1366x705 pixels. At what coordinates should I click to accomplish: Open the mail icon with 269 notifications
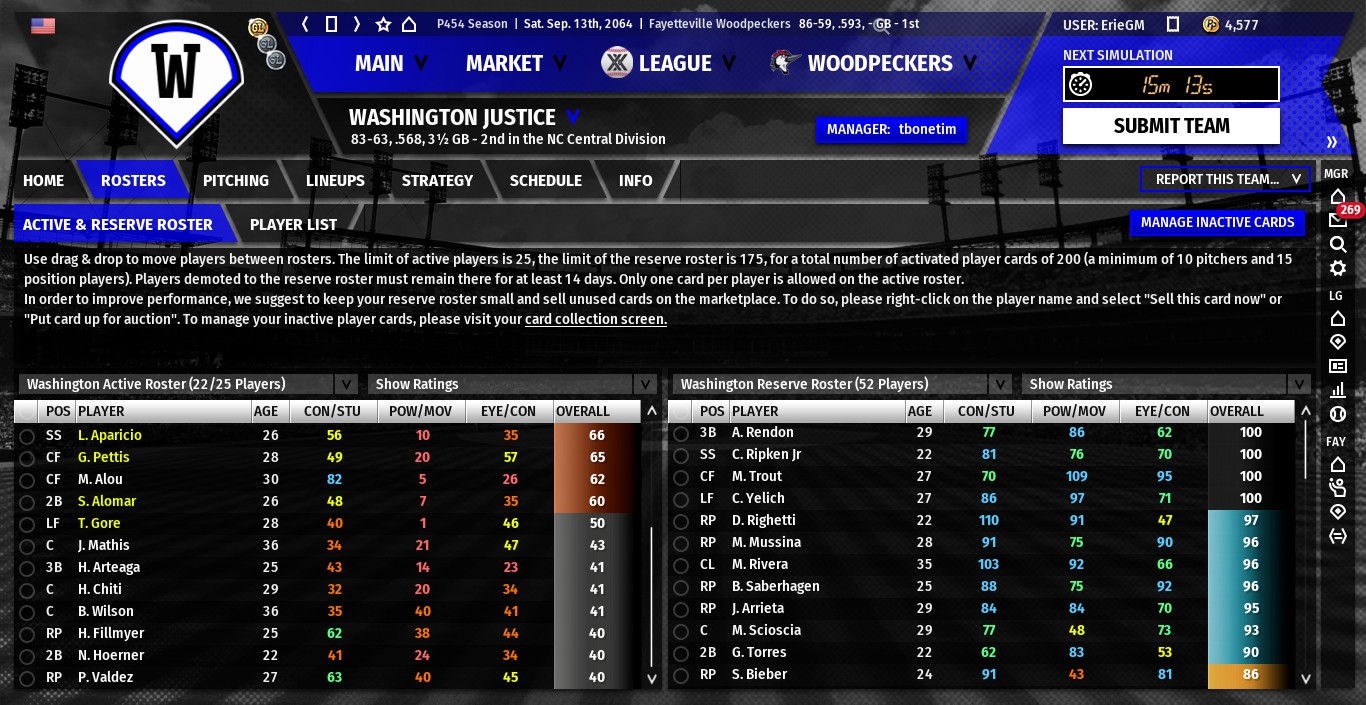coord(1337,220)
